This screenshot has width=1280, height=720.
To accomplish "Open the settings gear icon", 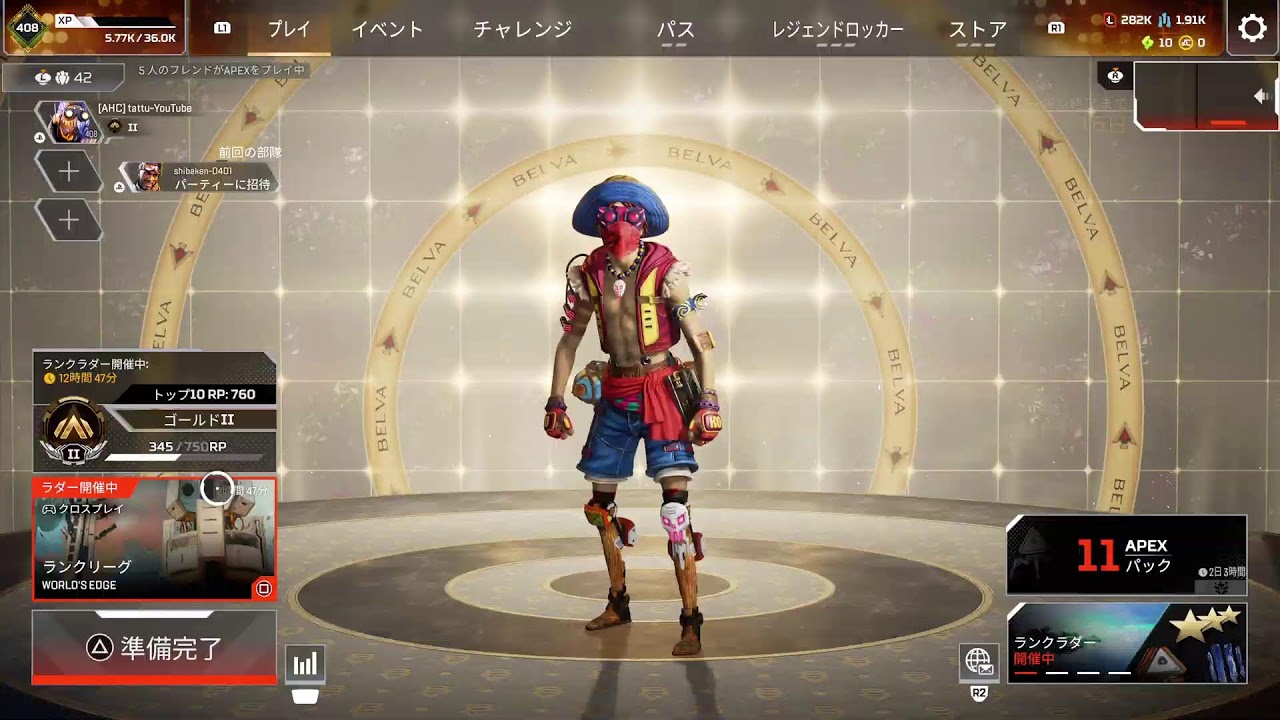I will coord(1253,28).
